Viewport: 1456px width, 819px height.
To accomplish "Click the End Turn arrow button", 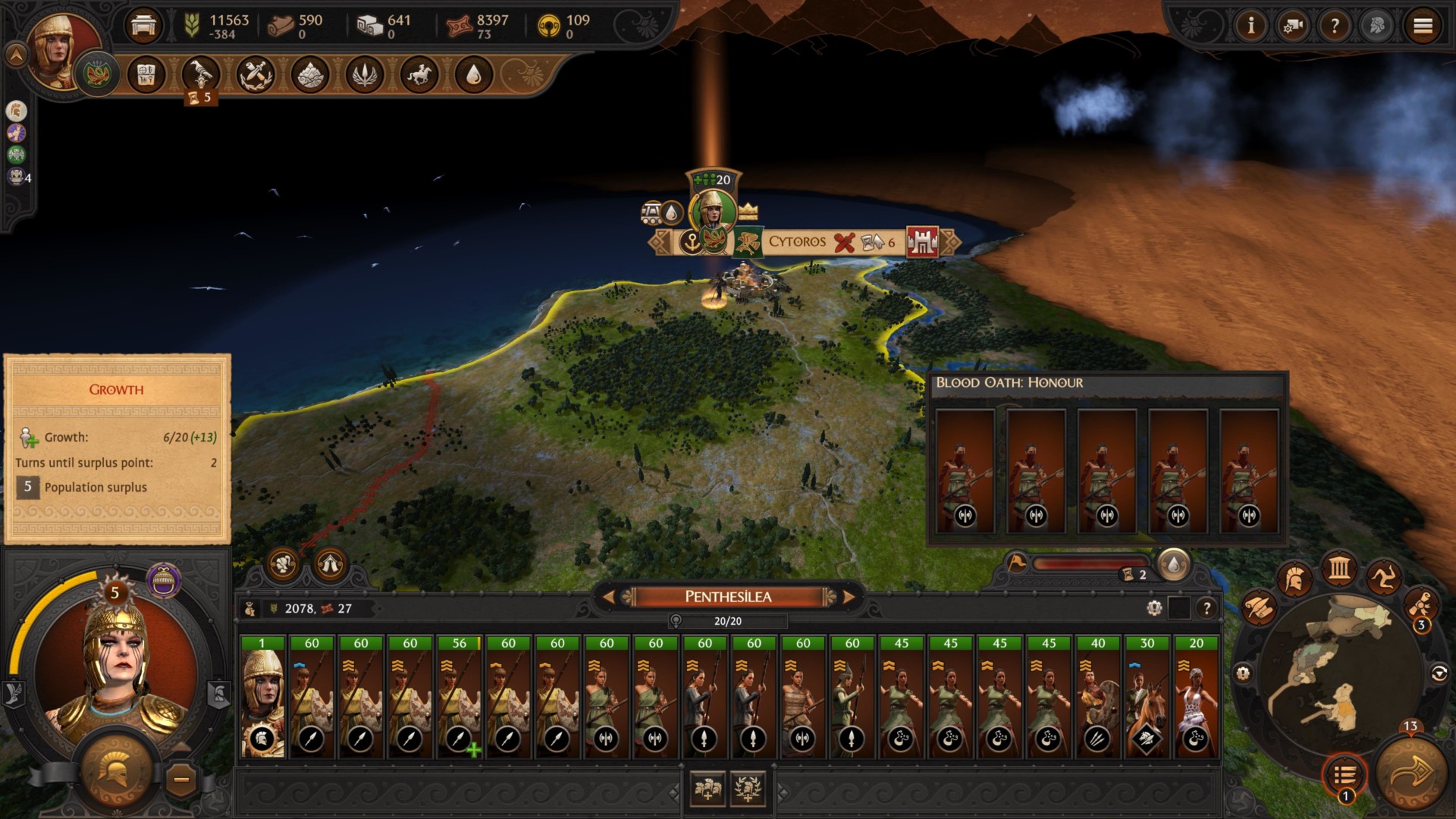I will pos(1411,773).
